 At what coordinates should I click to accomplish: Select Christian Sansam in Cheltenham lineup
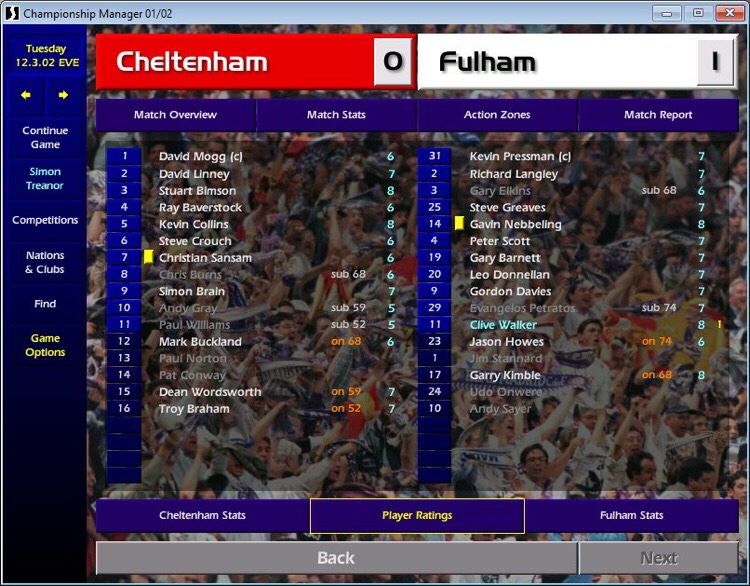(205, 258)
